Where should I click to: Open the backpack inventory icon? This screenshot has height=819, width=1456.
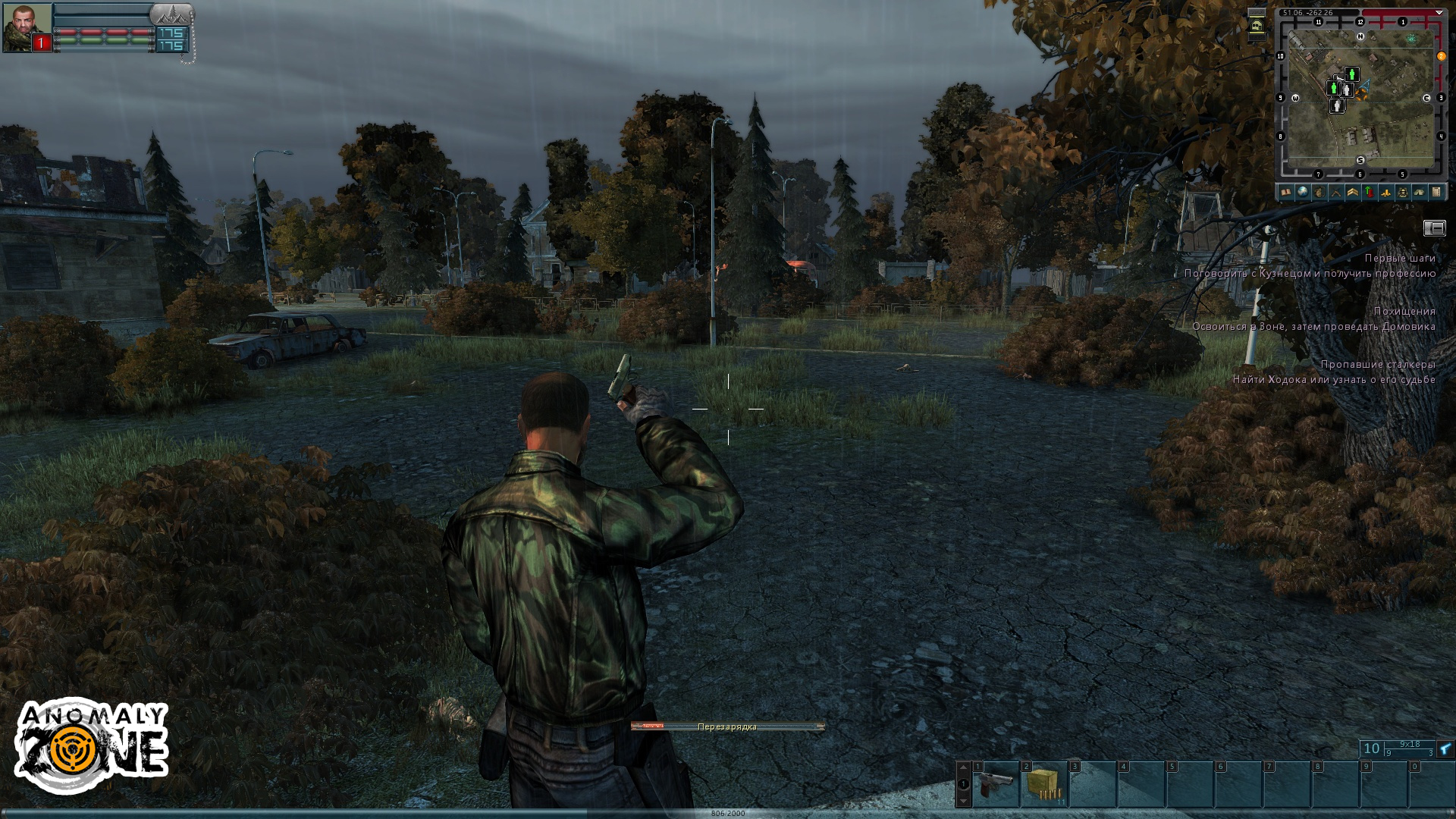pos(1319,193)
